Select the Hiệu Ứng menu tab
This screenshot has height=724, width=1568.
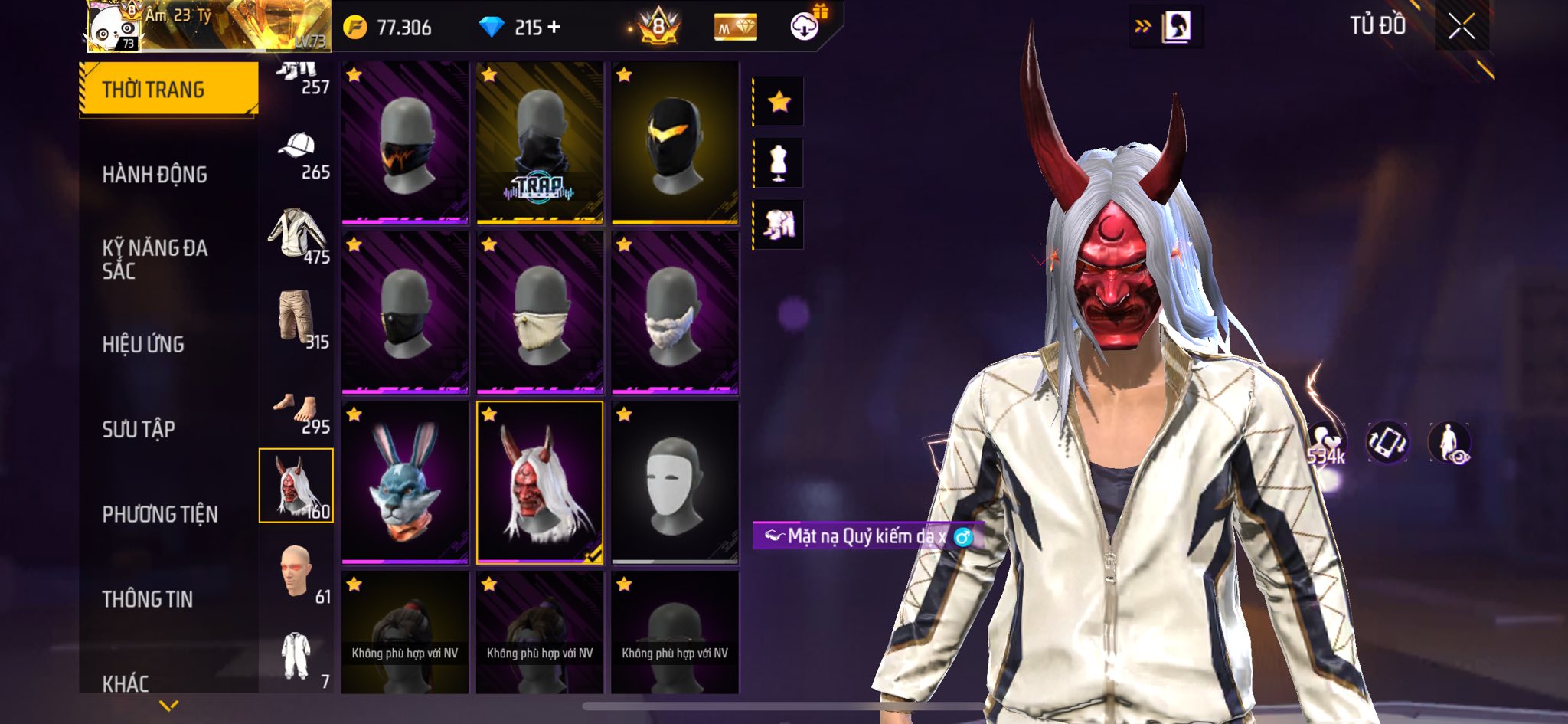coord(143,345)
